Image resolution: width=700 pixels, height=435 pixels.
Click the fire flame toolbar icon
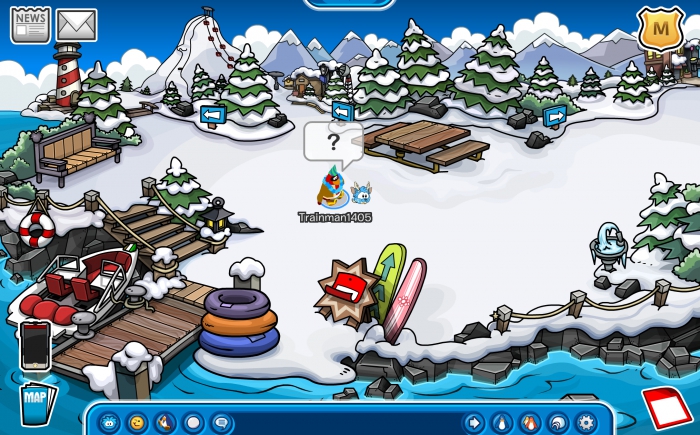[x=530, y=423]
